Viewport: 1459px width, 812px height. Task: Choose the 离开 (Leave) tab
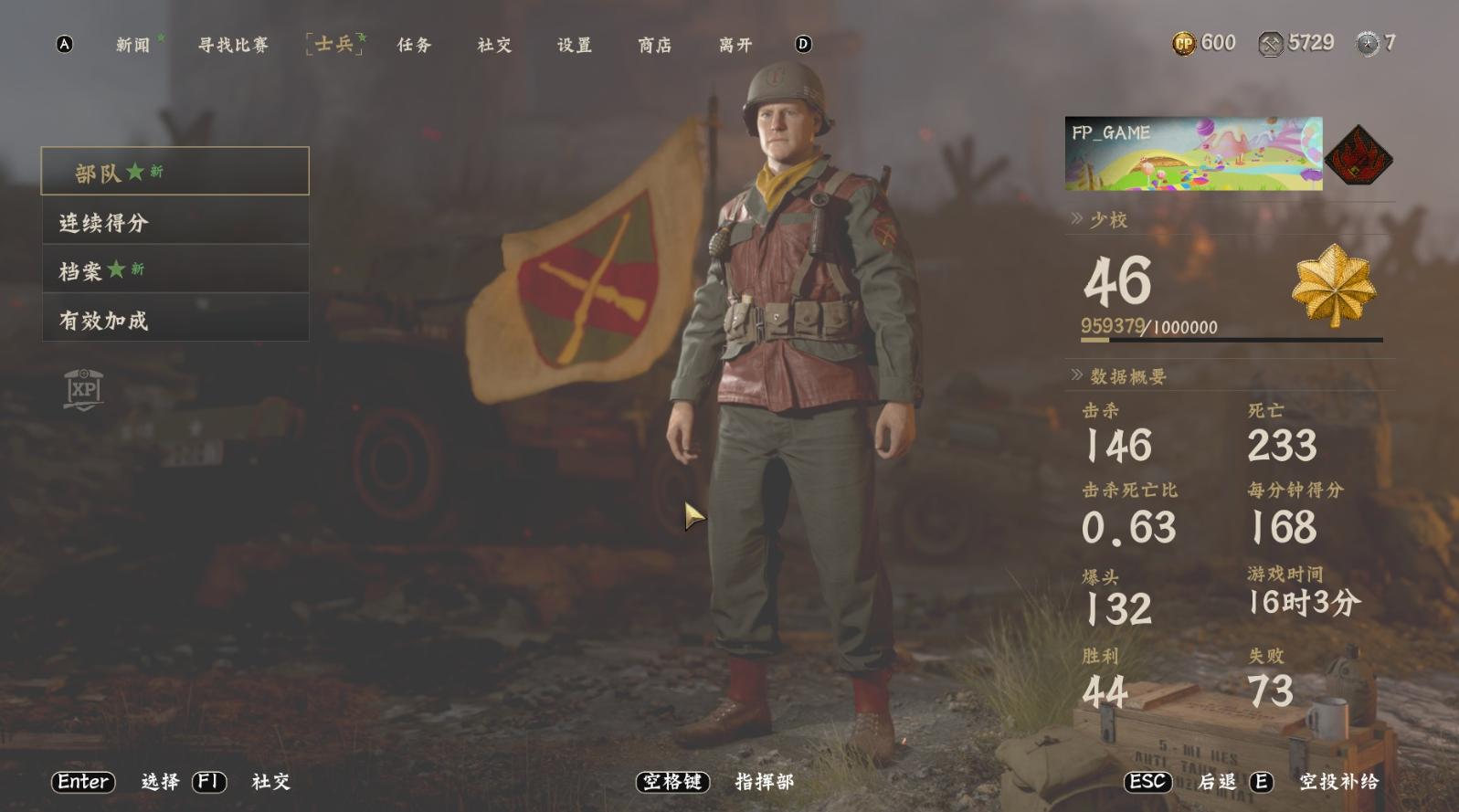click(735, 45)
